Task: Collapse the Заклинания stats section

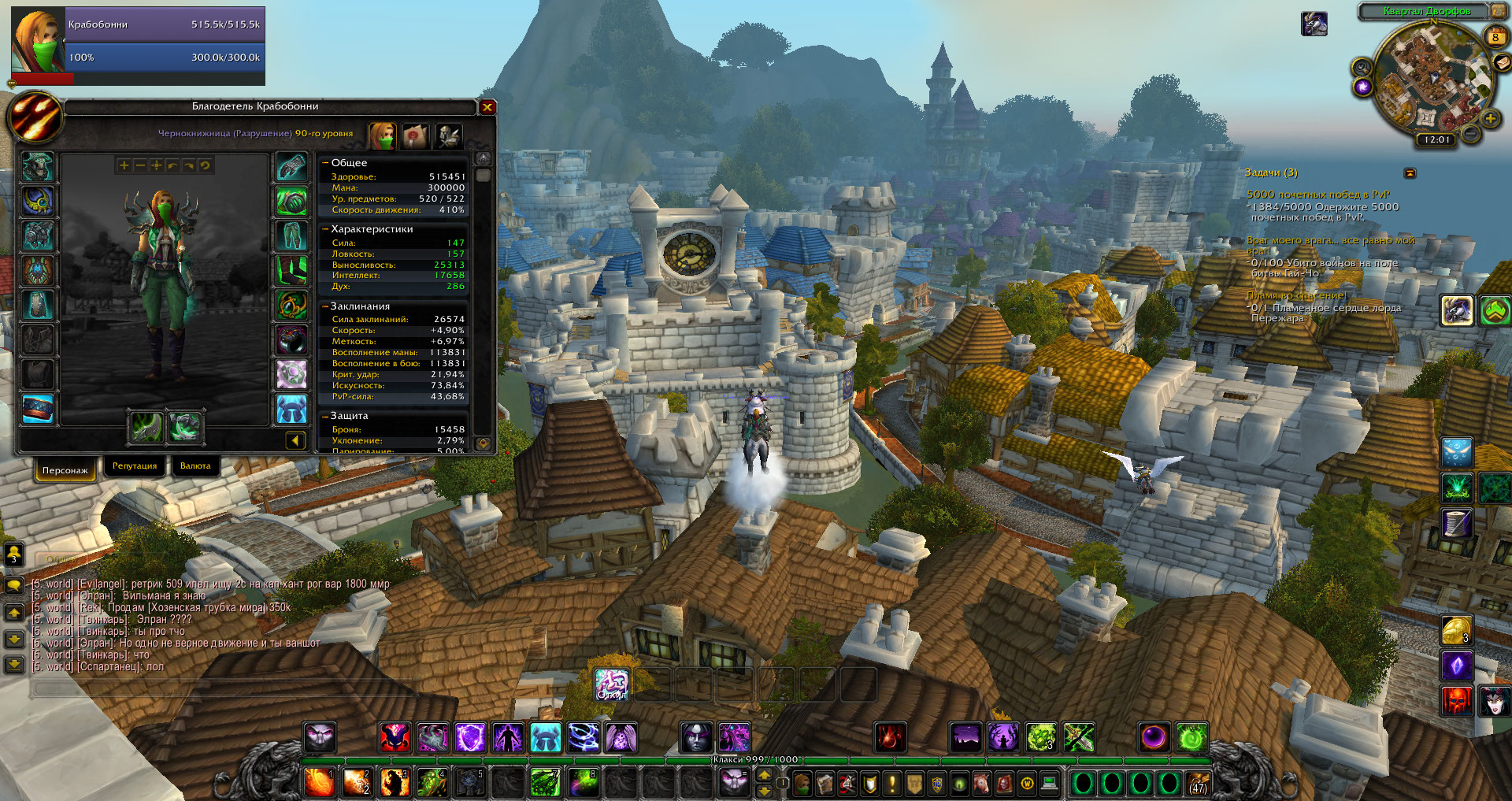Action: pyautogui.click(x=325, y=306)
